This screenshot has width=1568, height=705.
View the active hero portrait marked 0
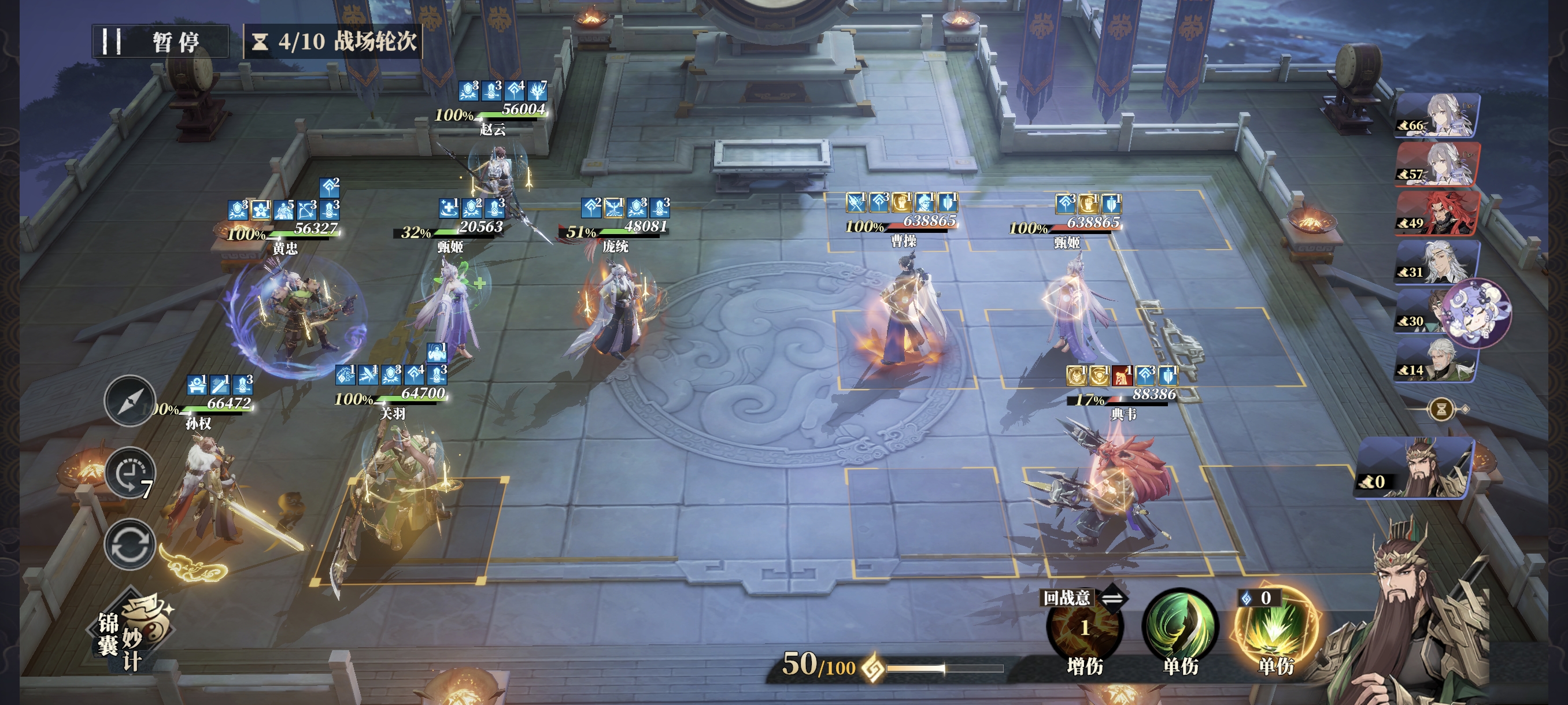[x=1416, y=467]
